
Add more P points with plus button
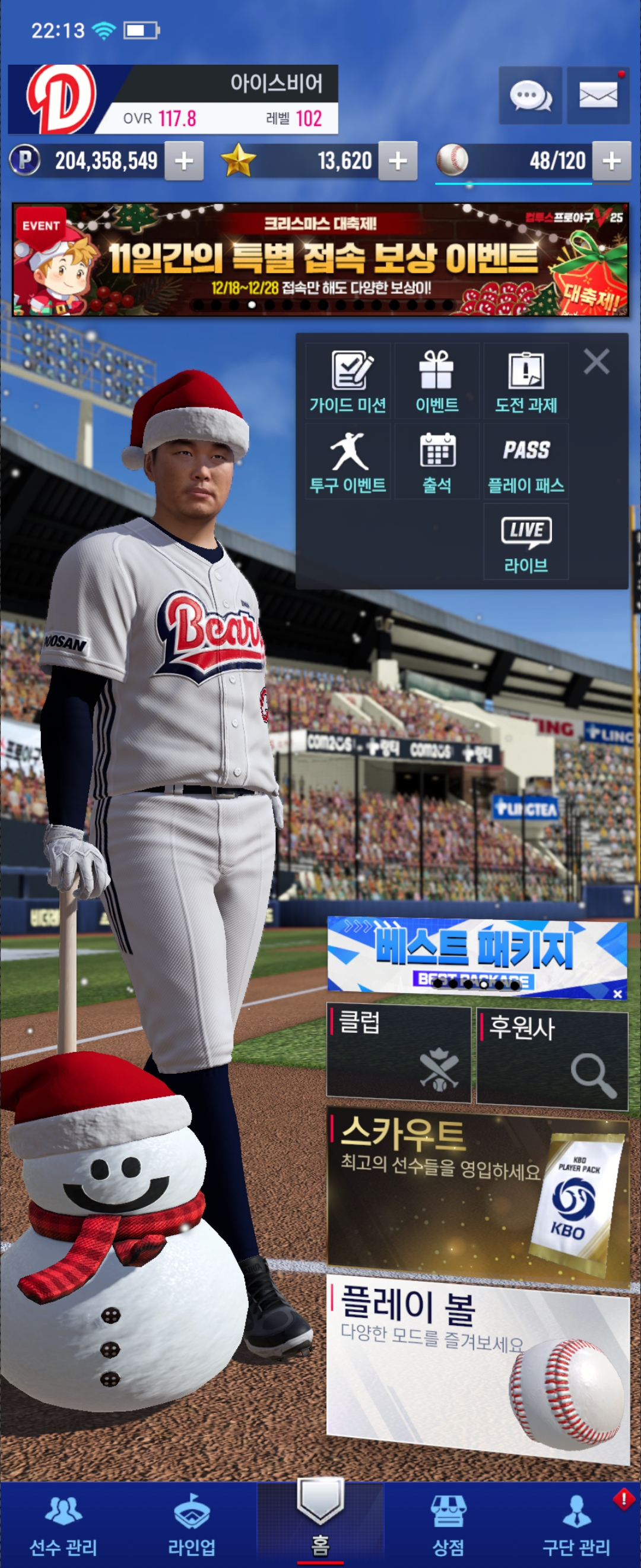183,162
